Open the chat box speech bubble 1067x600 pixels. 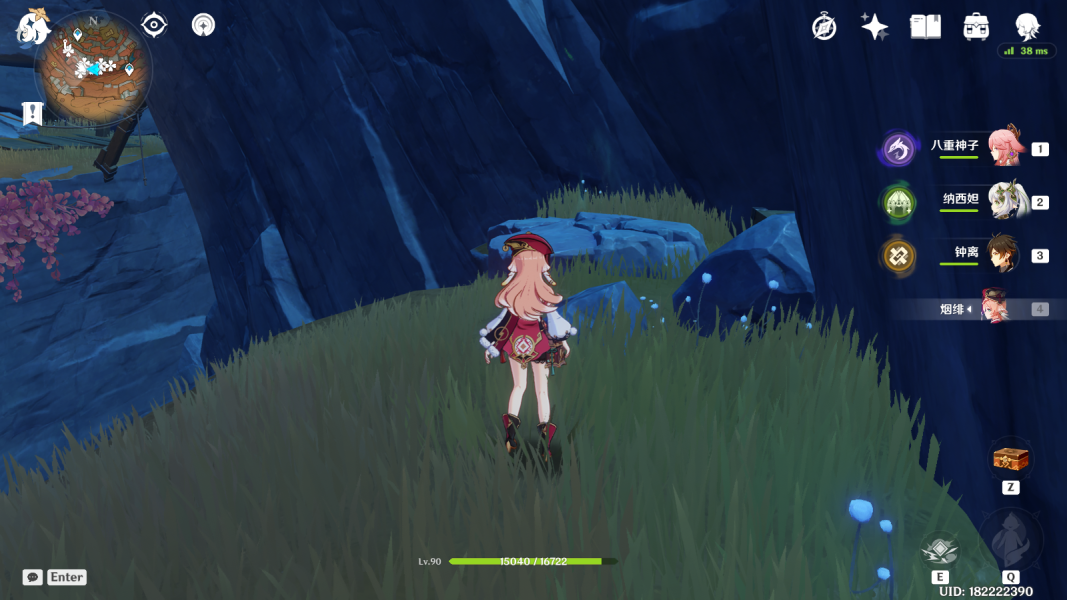coord(33,577)
